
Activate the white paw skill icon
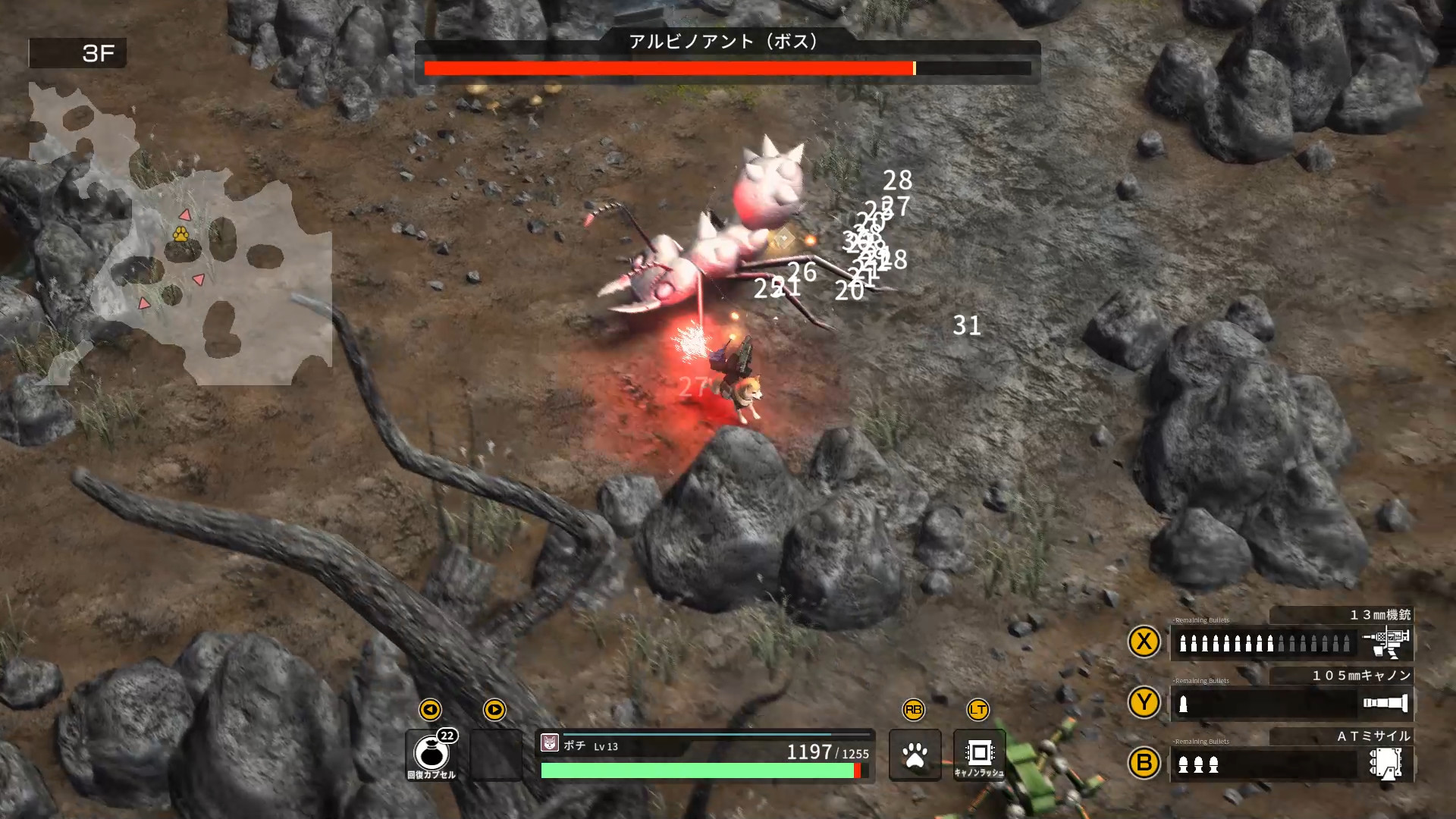click(915, 756)
